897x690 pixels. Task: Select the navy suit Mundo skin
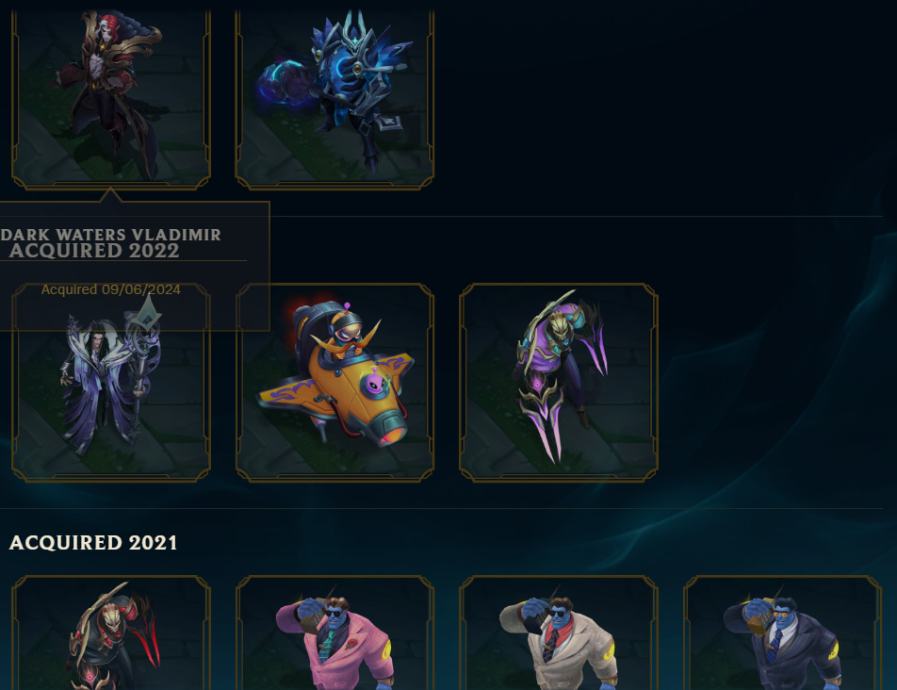pos(782,634)
